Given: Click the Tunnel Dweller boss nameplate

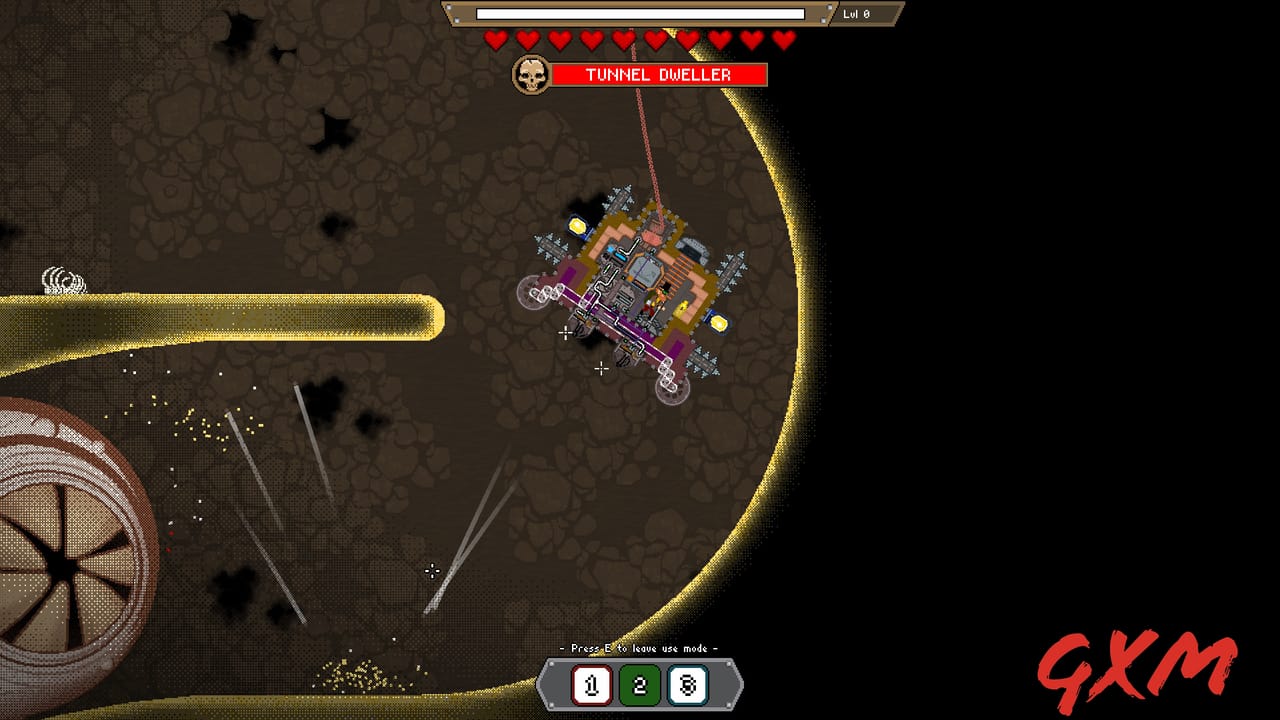Looking at the screenshot, I should coord(660,73).
